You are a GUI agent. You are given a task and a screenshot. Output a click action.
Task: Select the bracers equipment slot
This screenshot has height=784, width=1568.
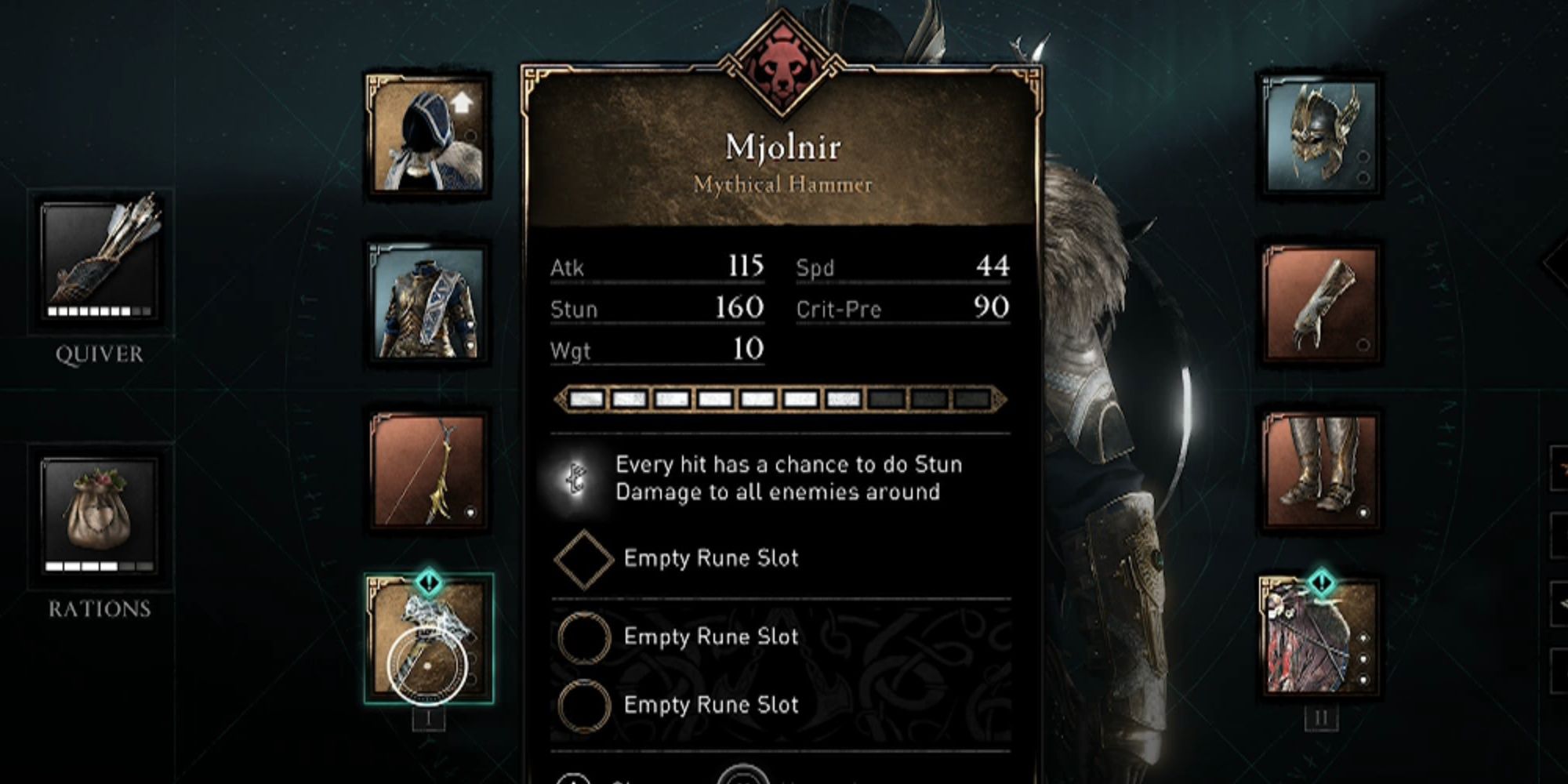[x=1320, y=303]
